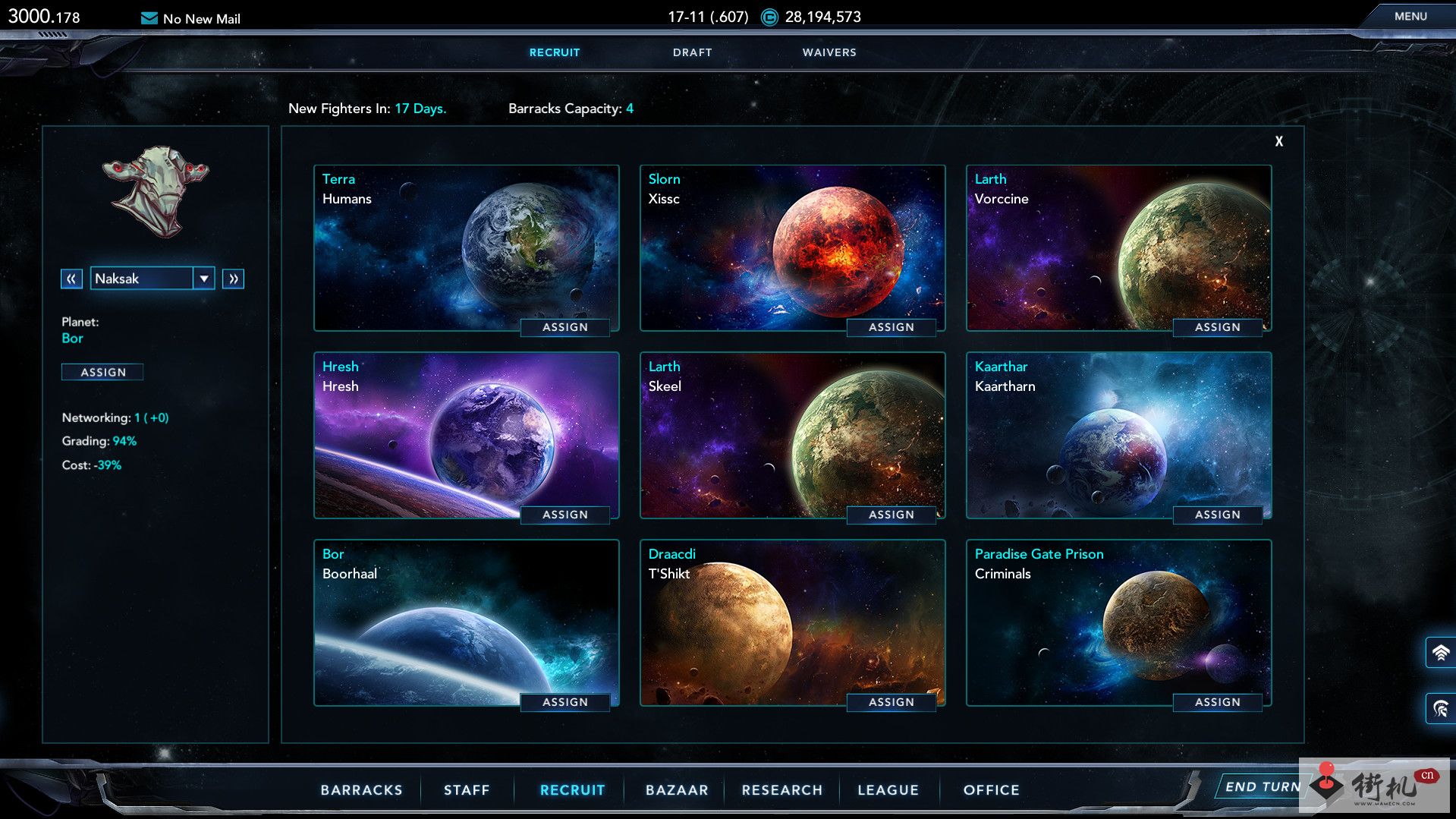Viewport: 1456px width, 819px height.
Task: Assign recruiter to Bor Boorhaal planet
Action: 565,702
